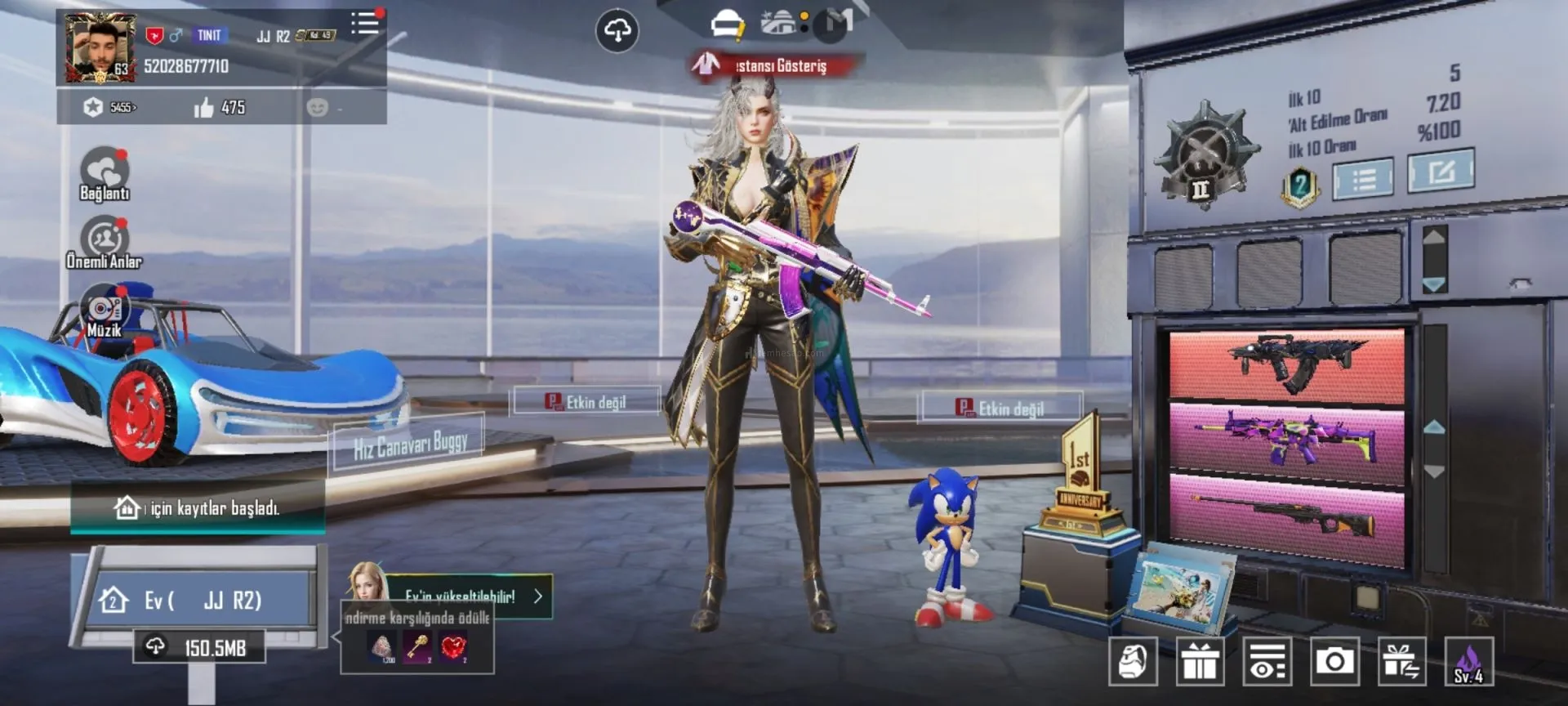Select the purple rifle skin thumbnail
Image resolution: width=1568 pixels, height=706 pixels.
tap(1286, 437)
